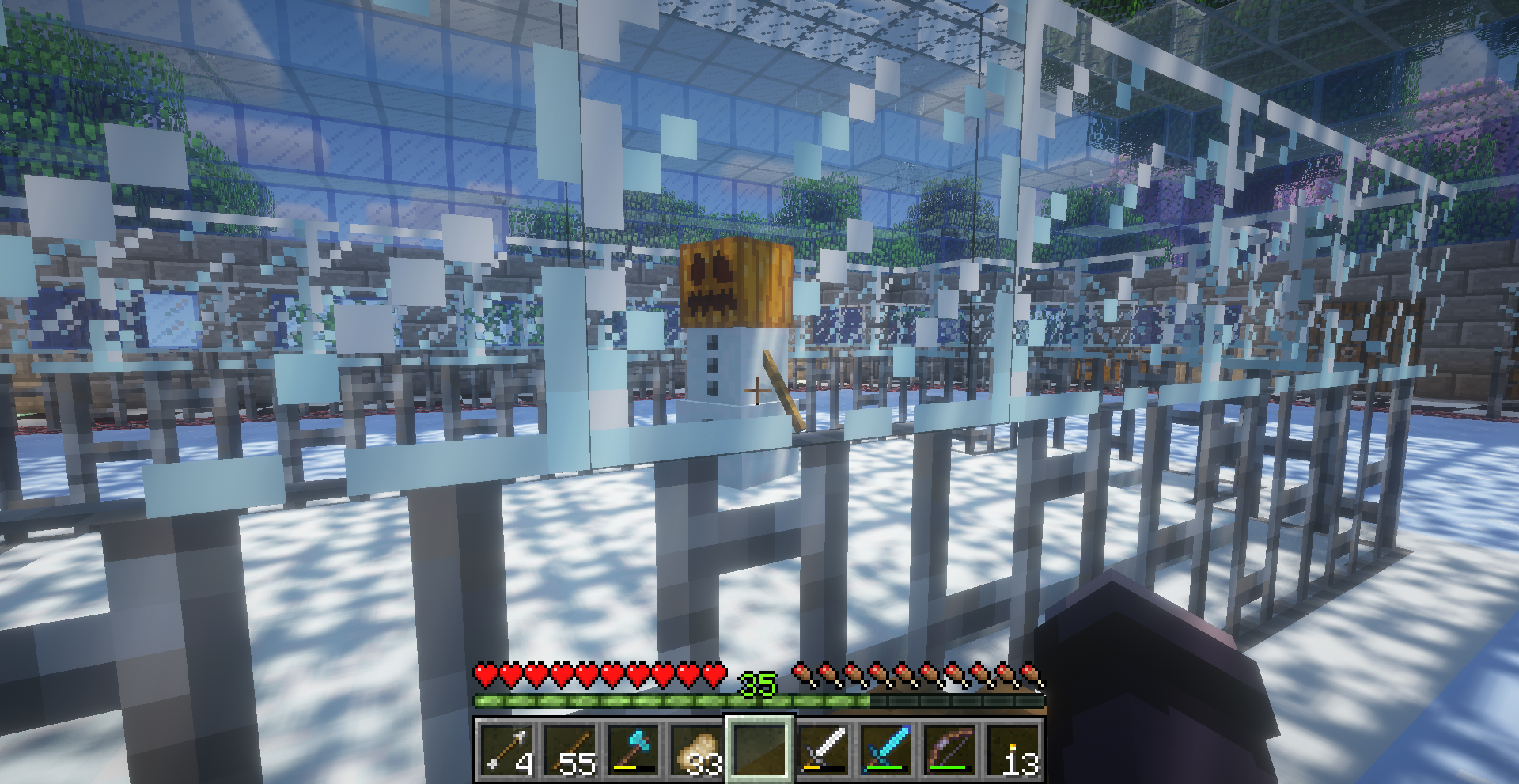Select the stick stack hotbar slot
This screenshot has width=1519, height=784.
570,749
